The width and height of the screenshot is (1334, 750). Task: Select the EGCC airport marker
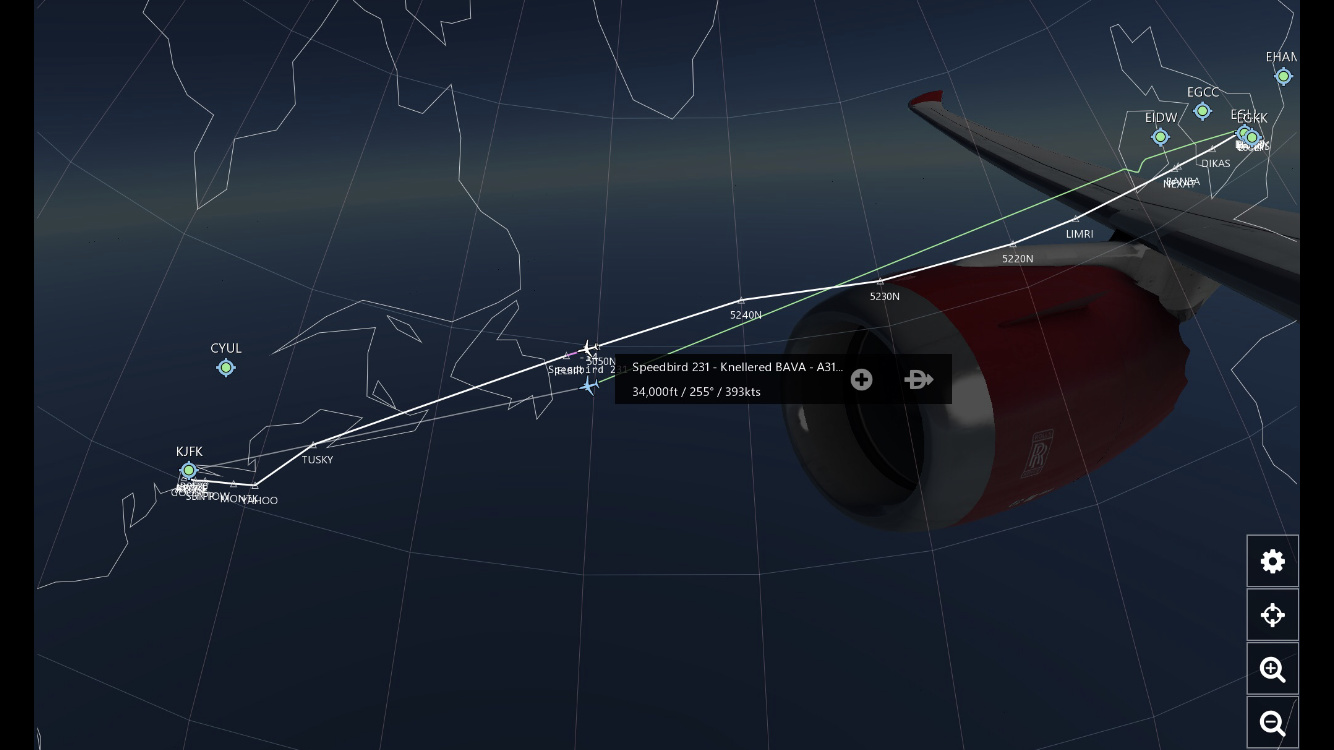(1202, 111)
